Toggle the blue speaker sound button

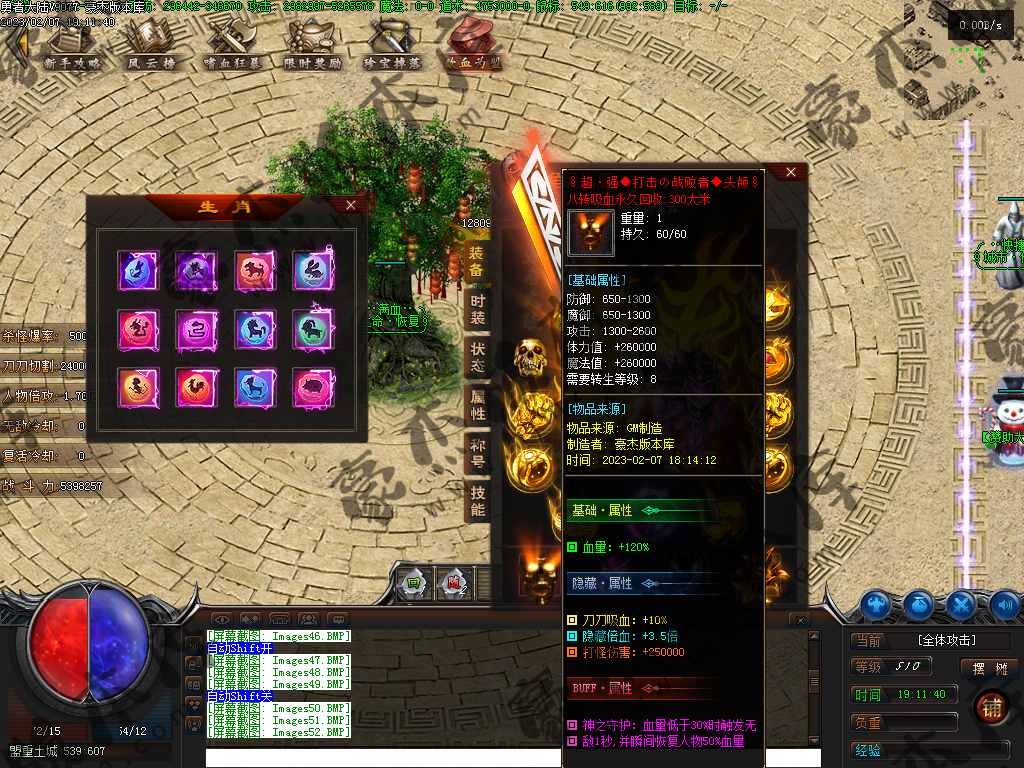pos(1004,604)
